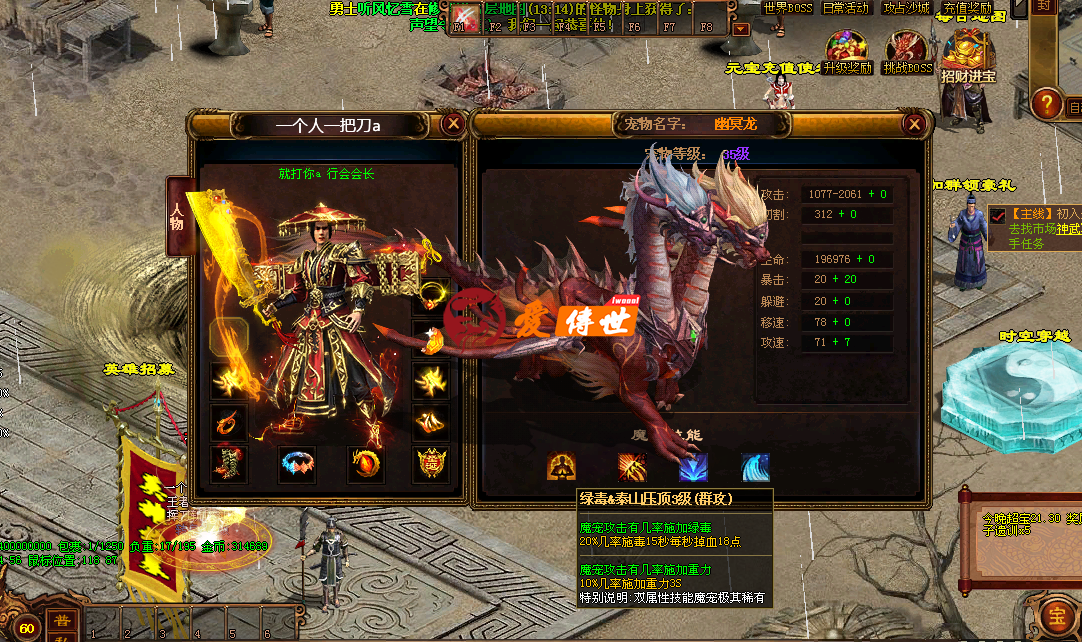Image resolution: width=1082 pixels, height=642 pixels.
Task: Click the 宝 treasure button
Action: [x=1056, y=614]
